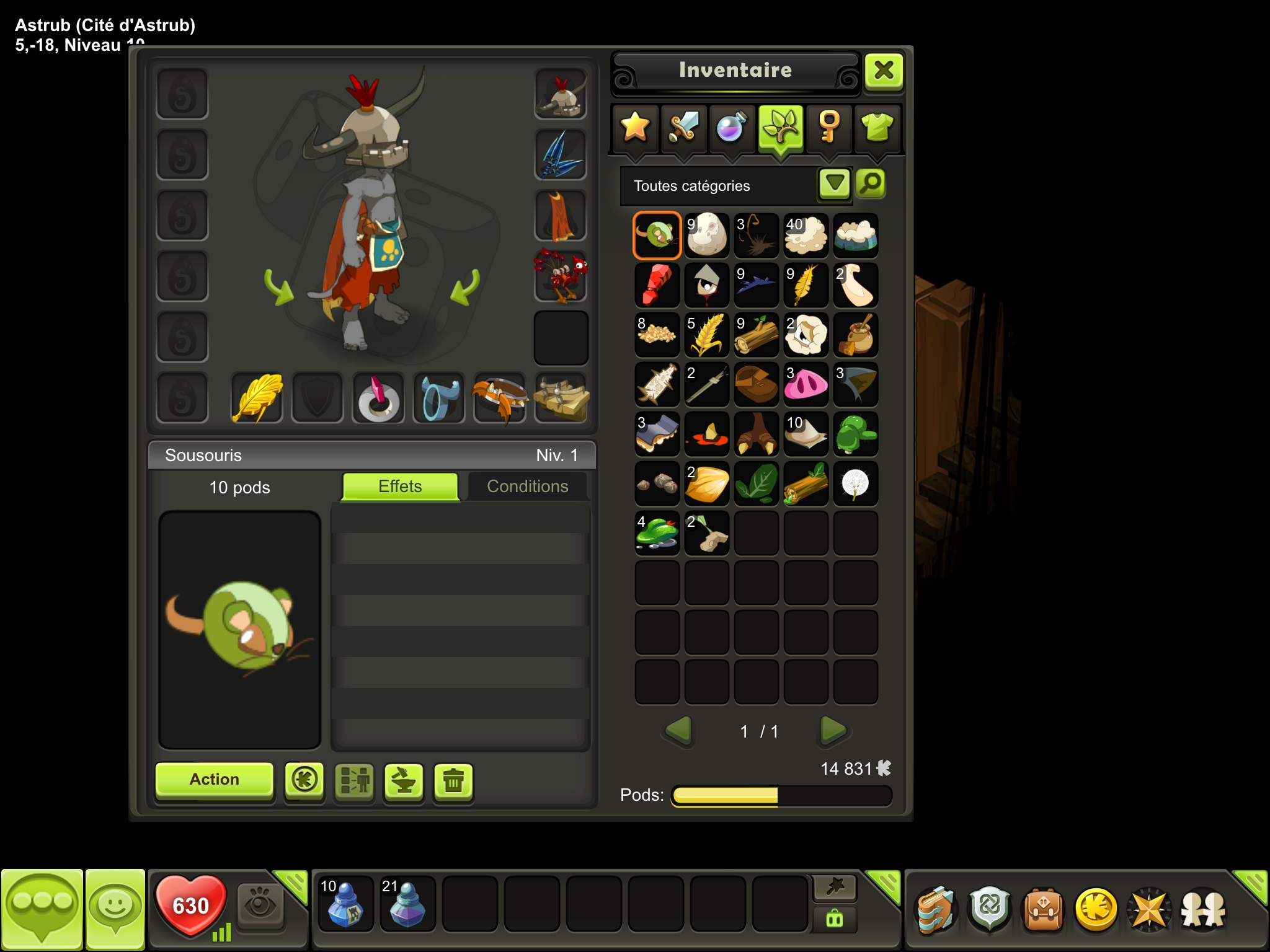Screen dimensions: 1270x952
Task: Go to next inventory page arrow
Action: (833, 731)
